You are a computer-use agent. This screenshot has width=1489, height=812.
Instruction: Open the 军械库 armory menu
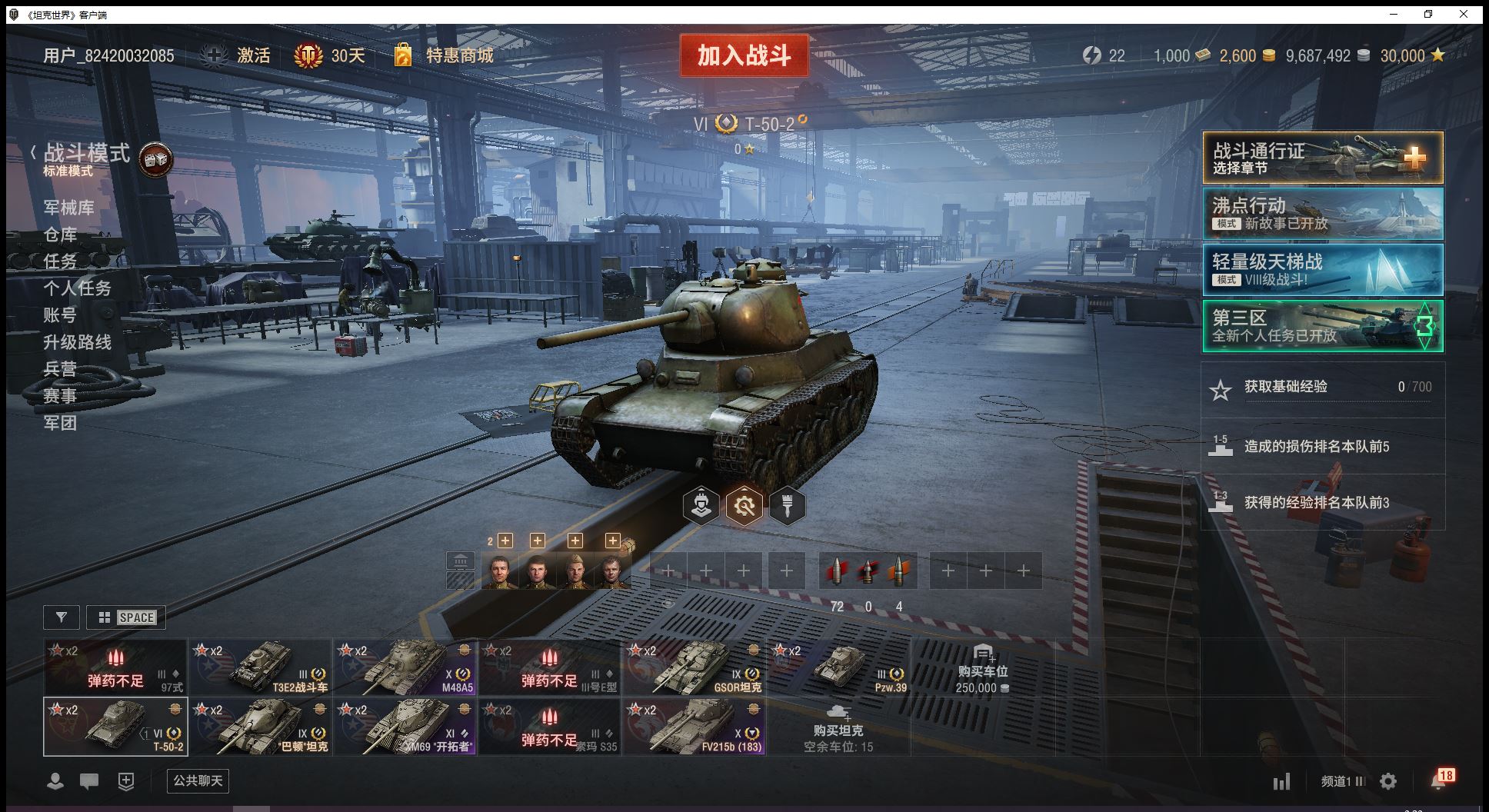(x=69, y=208)
